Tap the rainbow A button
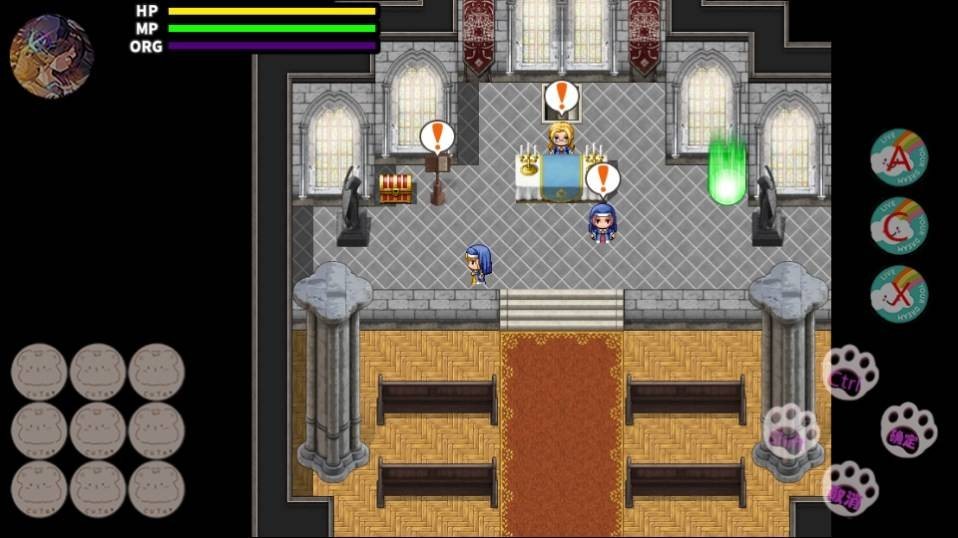 click(x=898, y=157)
